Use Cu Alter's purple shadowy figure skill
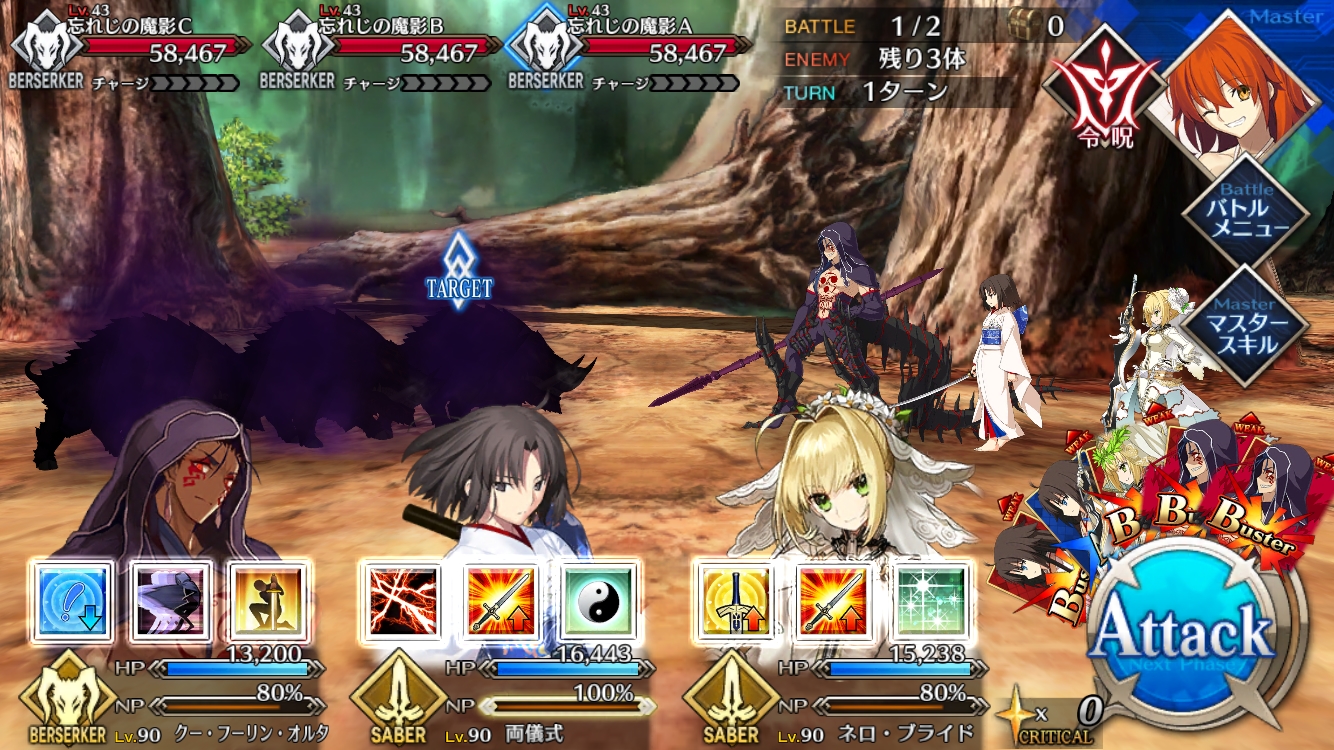Screen dimensions: 1334x750 coord(171,601)
